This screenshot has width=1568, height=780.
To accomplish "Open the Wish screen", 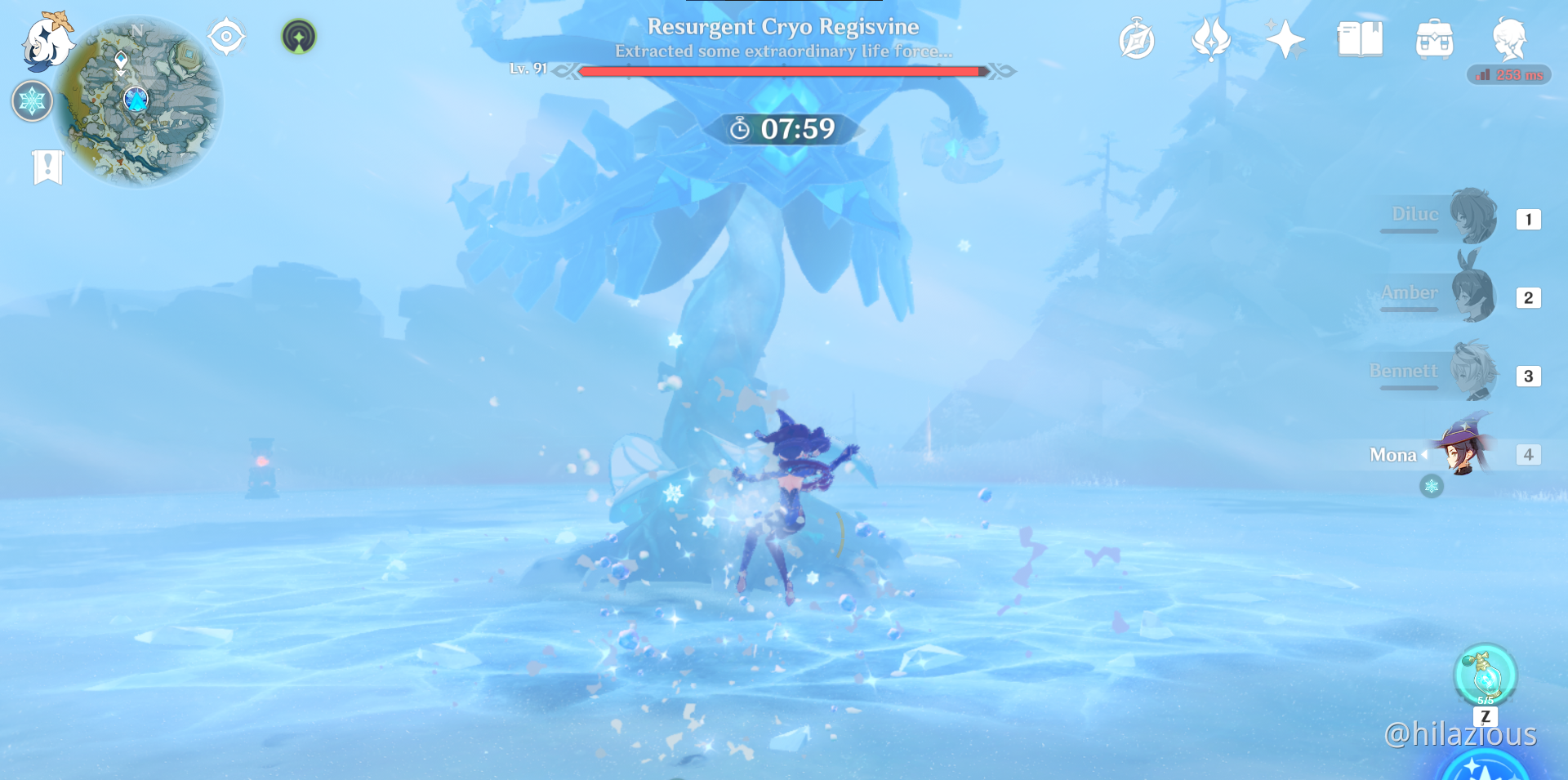I will coord(1285,39).
